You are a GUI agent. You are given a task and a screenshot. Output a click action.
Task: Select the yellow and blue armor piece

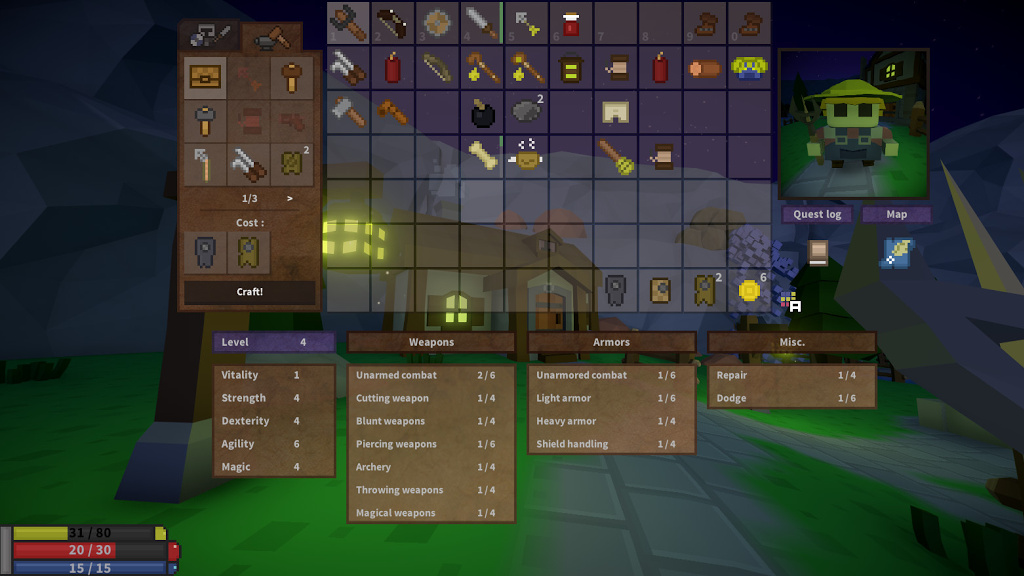pos(749,67)
